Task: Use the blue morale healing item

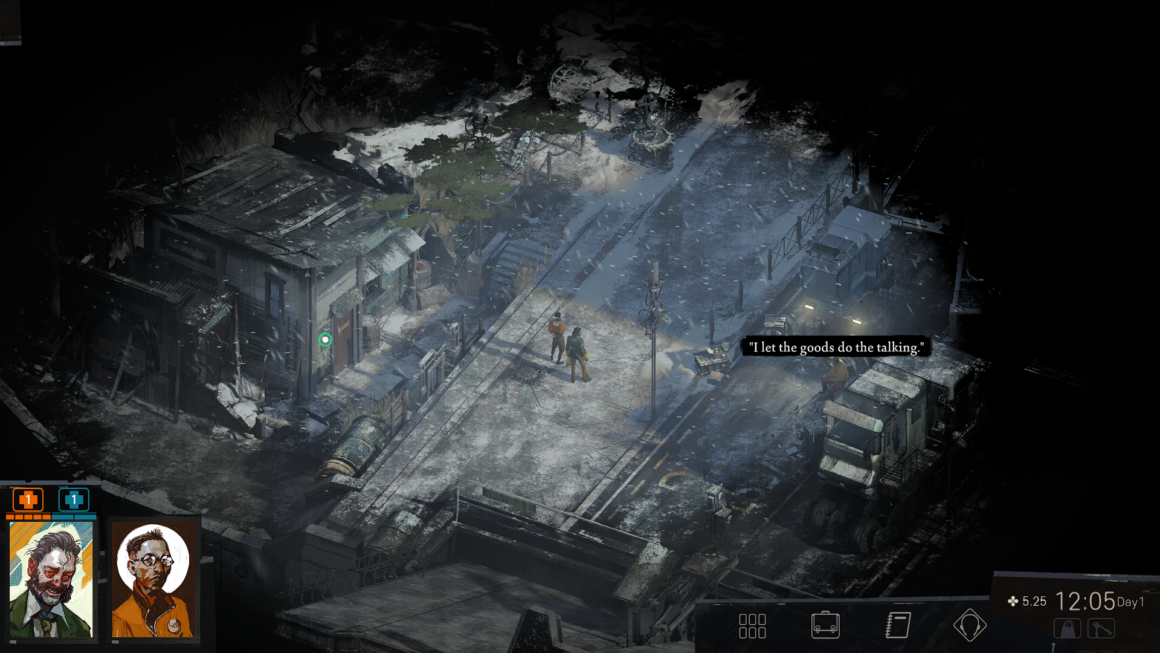Action: 73,500
